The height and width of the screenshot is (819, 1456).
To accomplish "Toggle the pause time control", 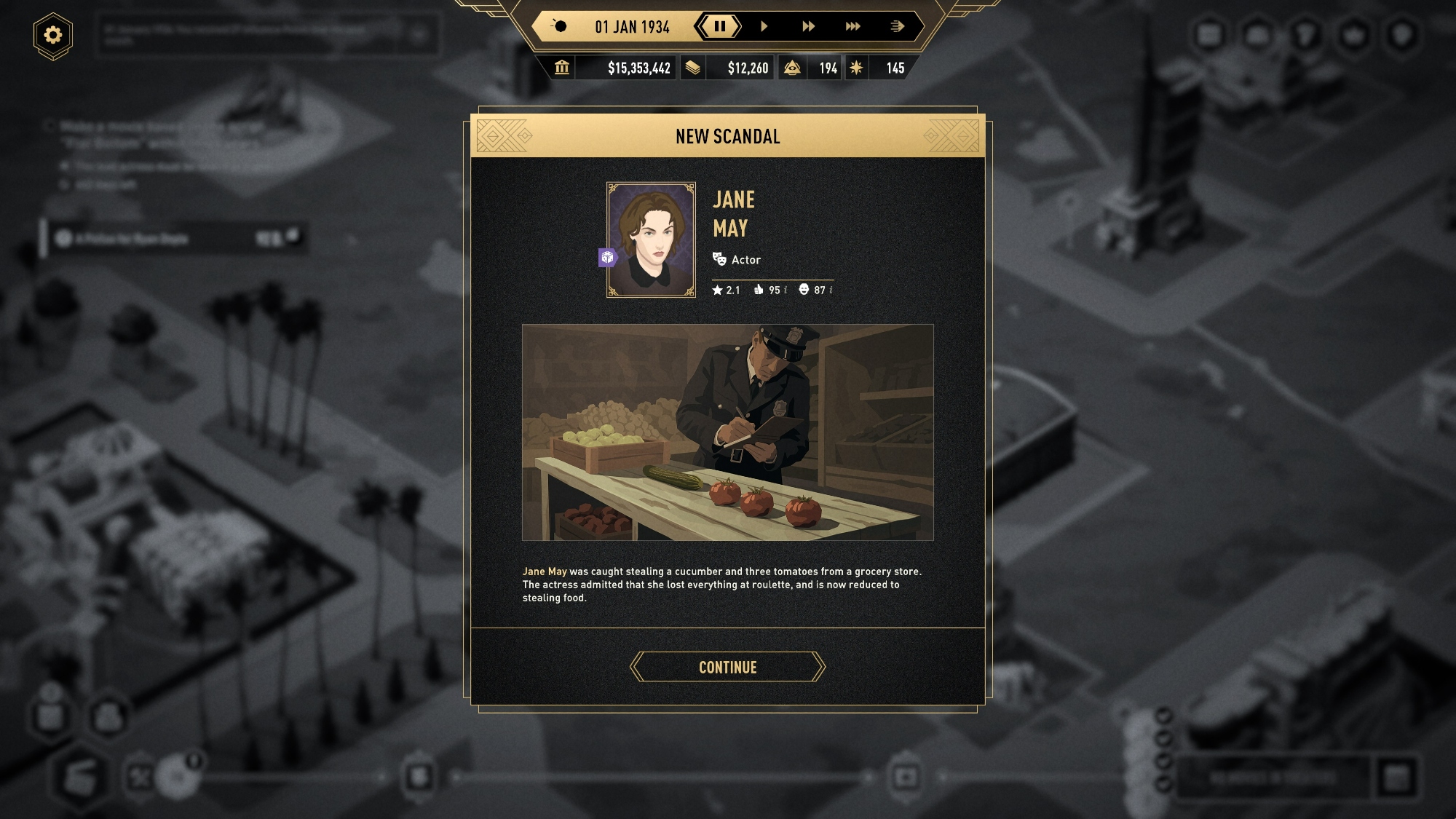I will 719,27.
